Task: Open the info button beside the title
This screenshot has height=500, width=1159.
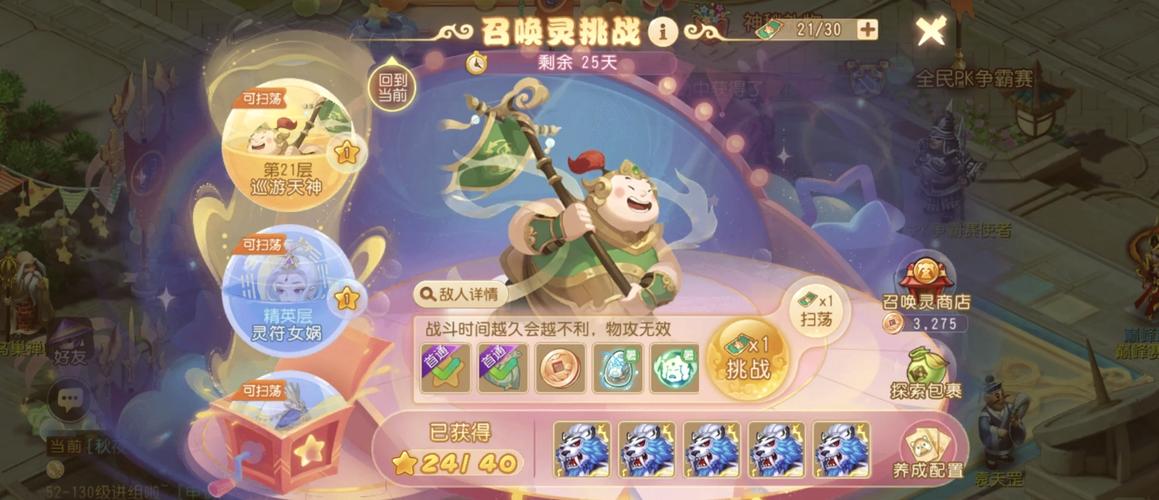Action: click(x=662, y=32)
